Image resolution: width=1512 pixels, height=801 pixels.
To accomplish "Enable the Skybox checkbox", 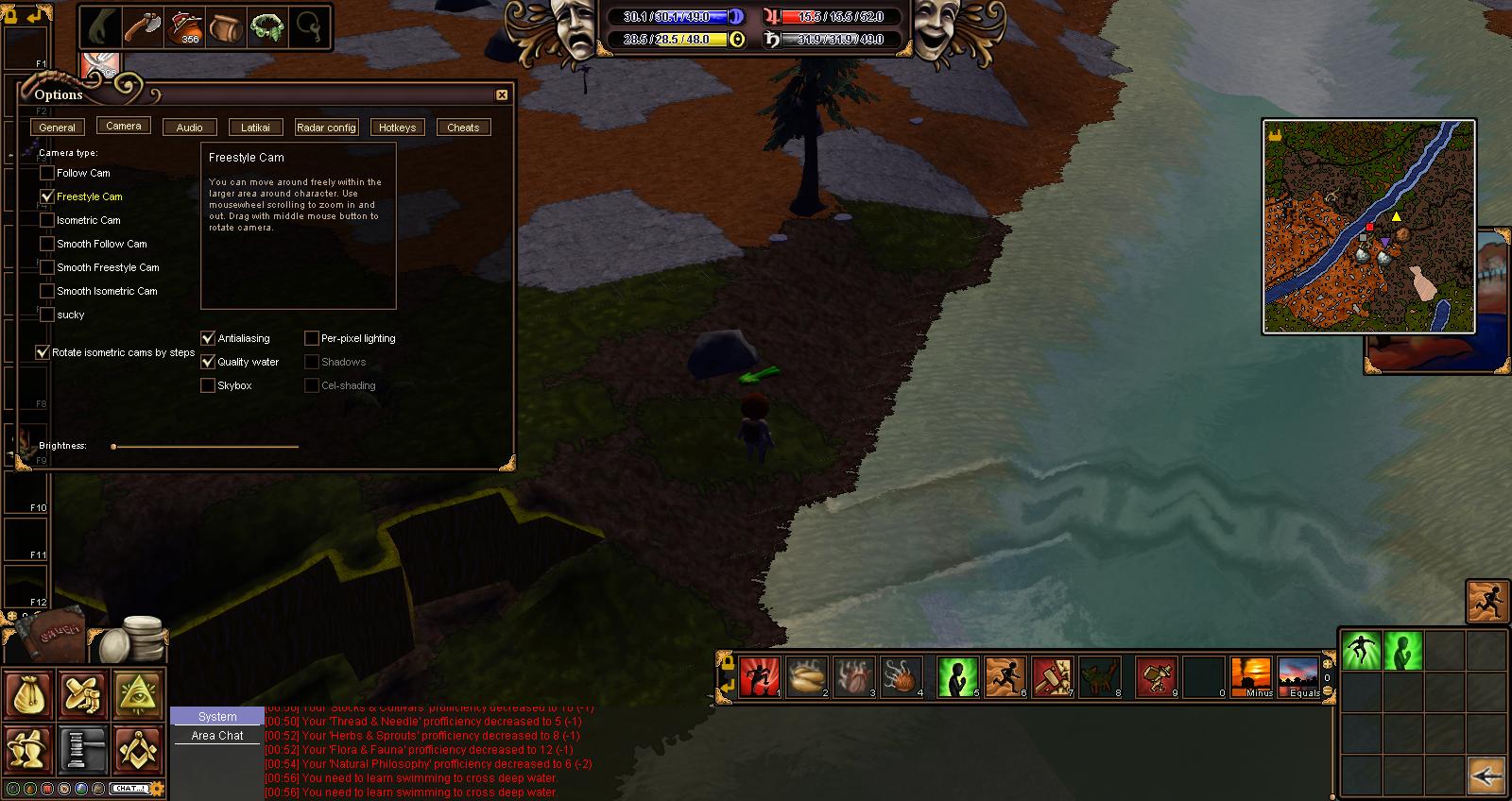I will (x=208, y=385).
